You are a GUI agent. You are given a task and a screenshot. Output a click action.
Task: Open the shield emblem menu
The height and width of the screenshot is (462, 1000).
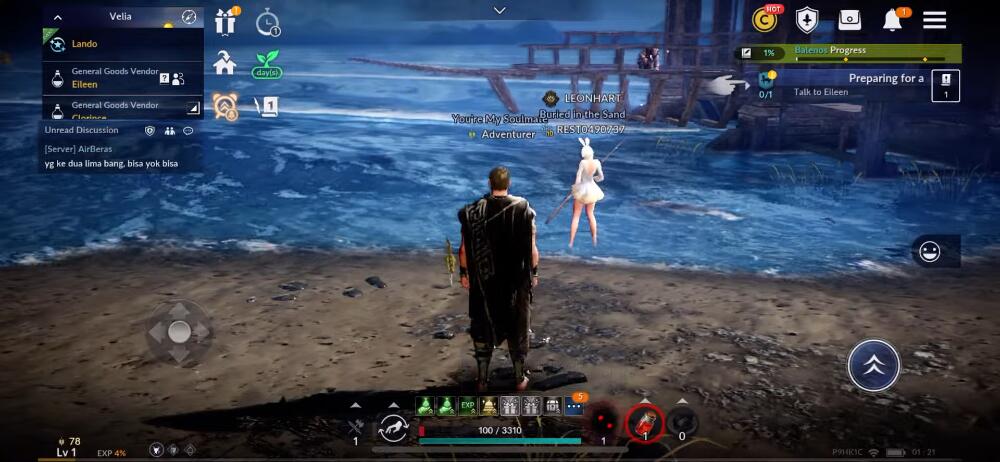pyautogui.click(x=807, y=20)
